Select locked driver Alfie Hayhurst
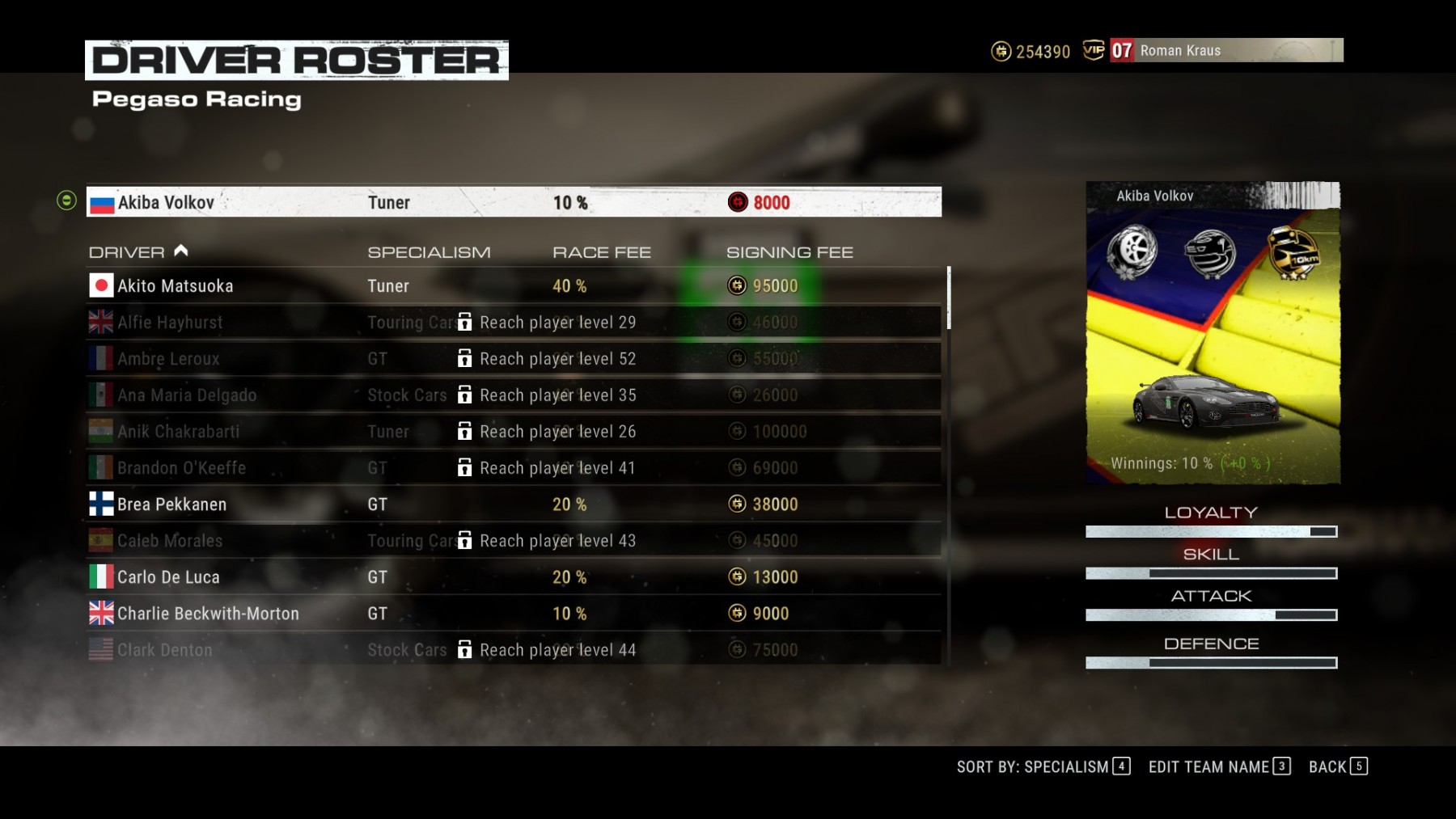Image resolution: width=1456 pixels, height=819 pixels. [x=513, y=323]
